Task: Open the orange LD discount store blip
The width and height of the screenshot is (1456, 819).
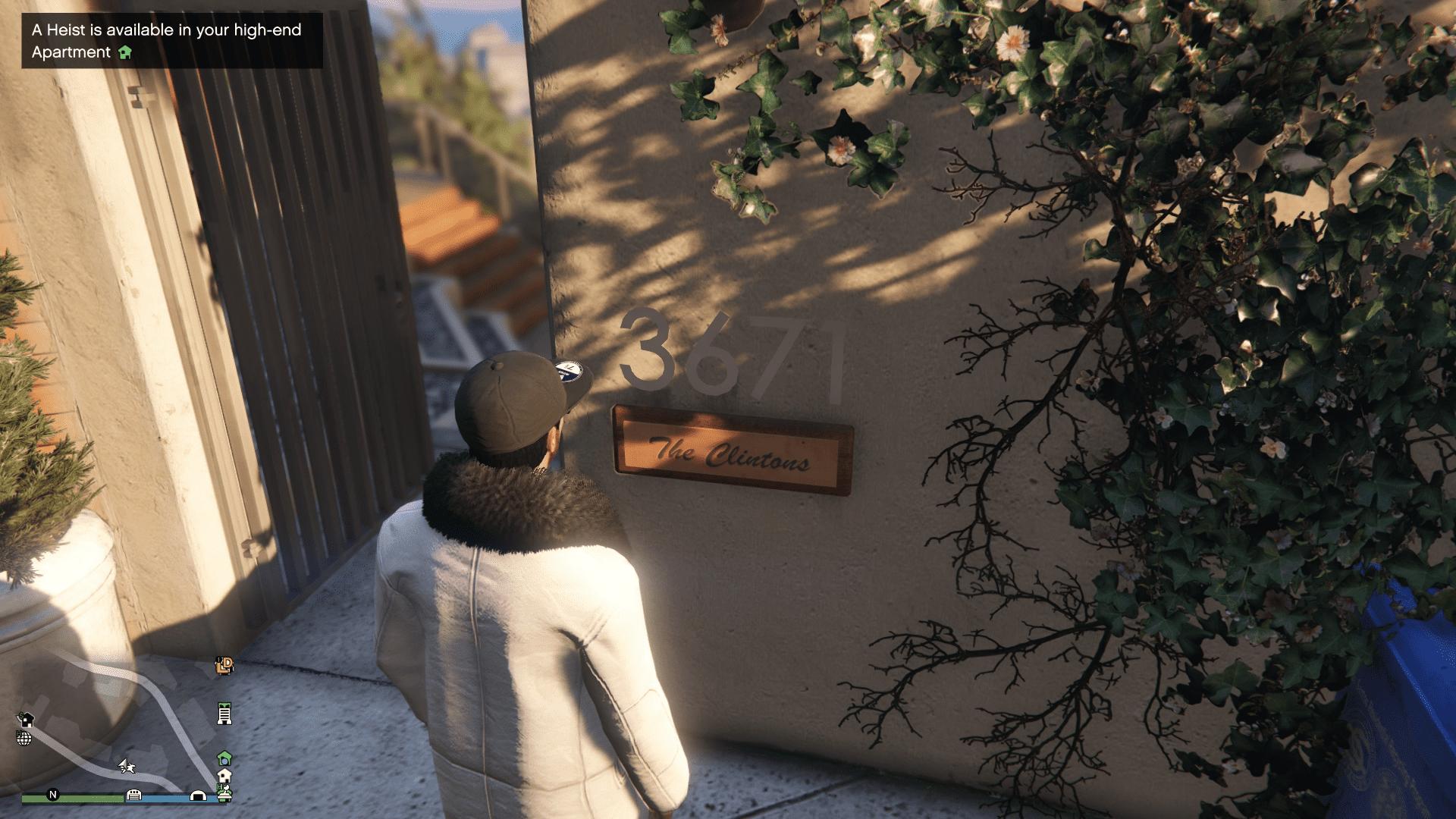Action: click(224, 666)
